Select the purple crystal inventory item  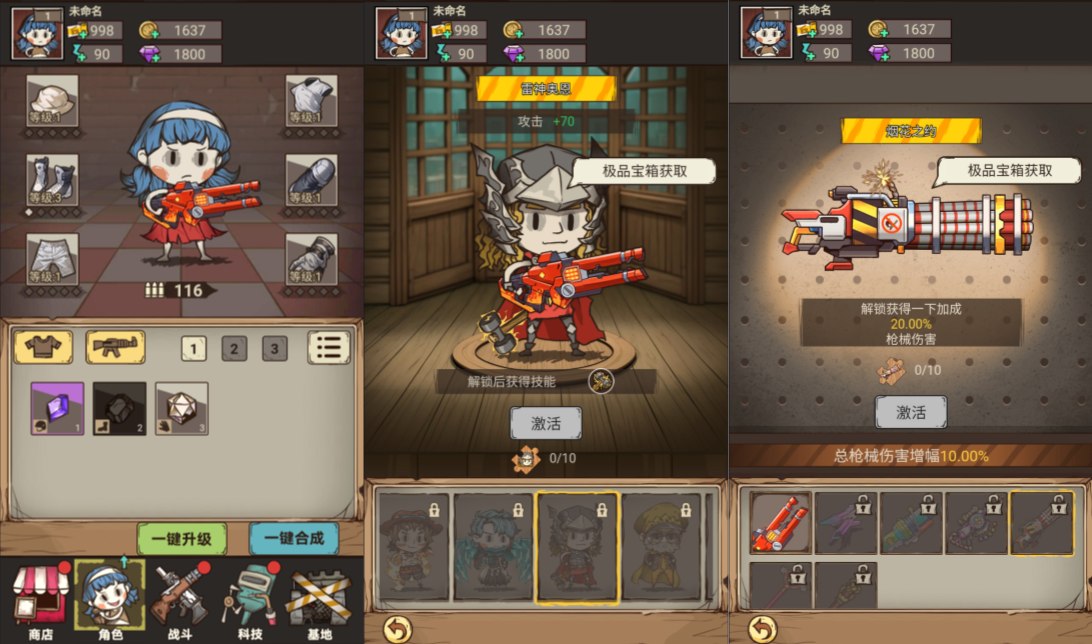(57, 408)
